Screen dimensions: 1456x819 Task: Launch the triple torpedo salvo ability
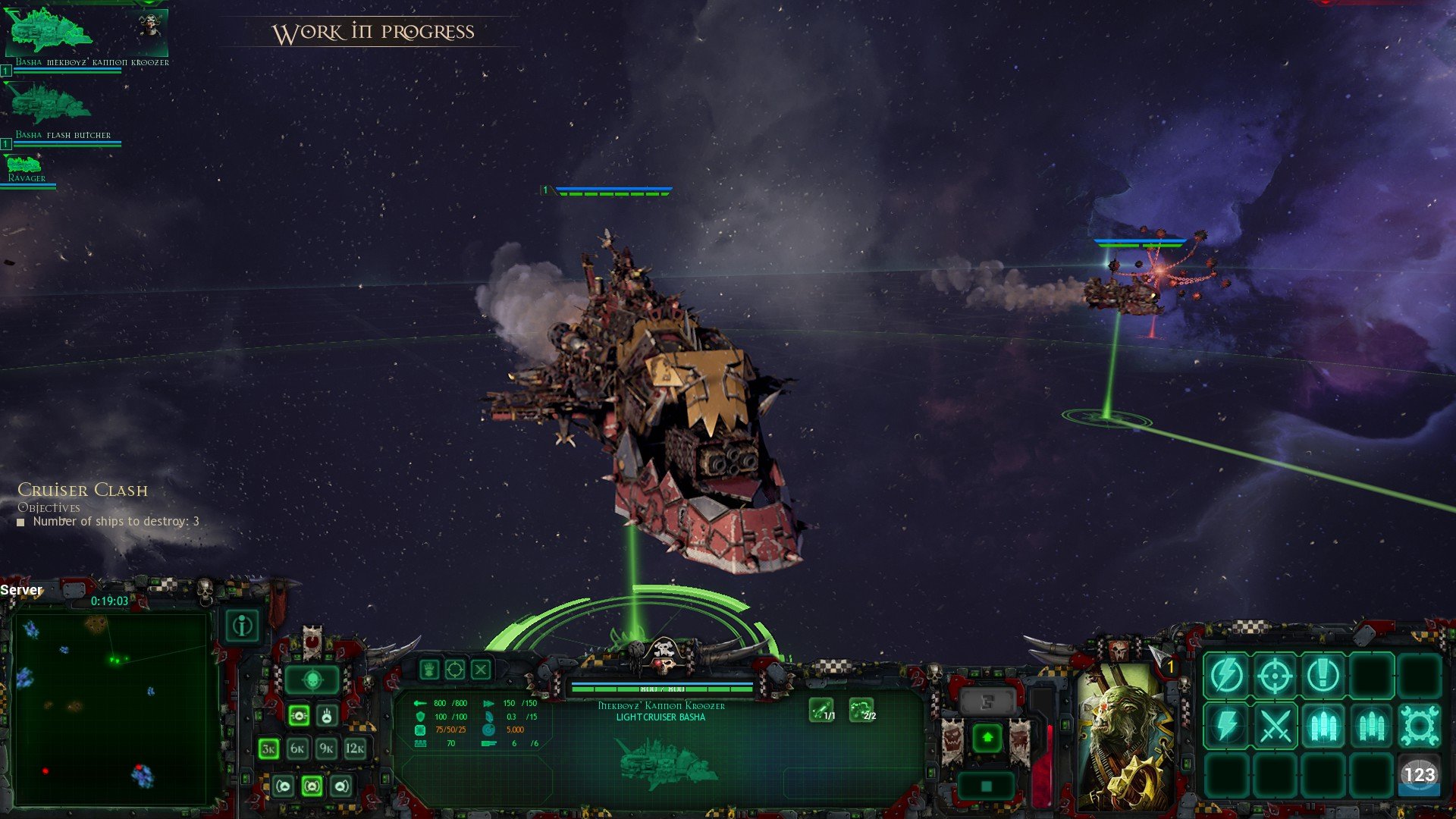tap(1323, 723)
